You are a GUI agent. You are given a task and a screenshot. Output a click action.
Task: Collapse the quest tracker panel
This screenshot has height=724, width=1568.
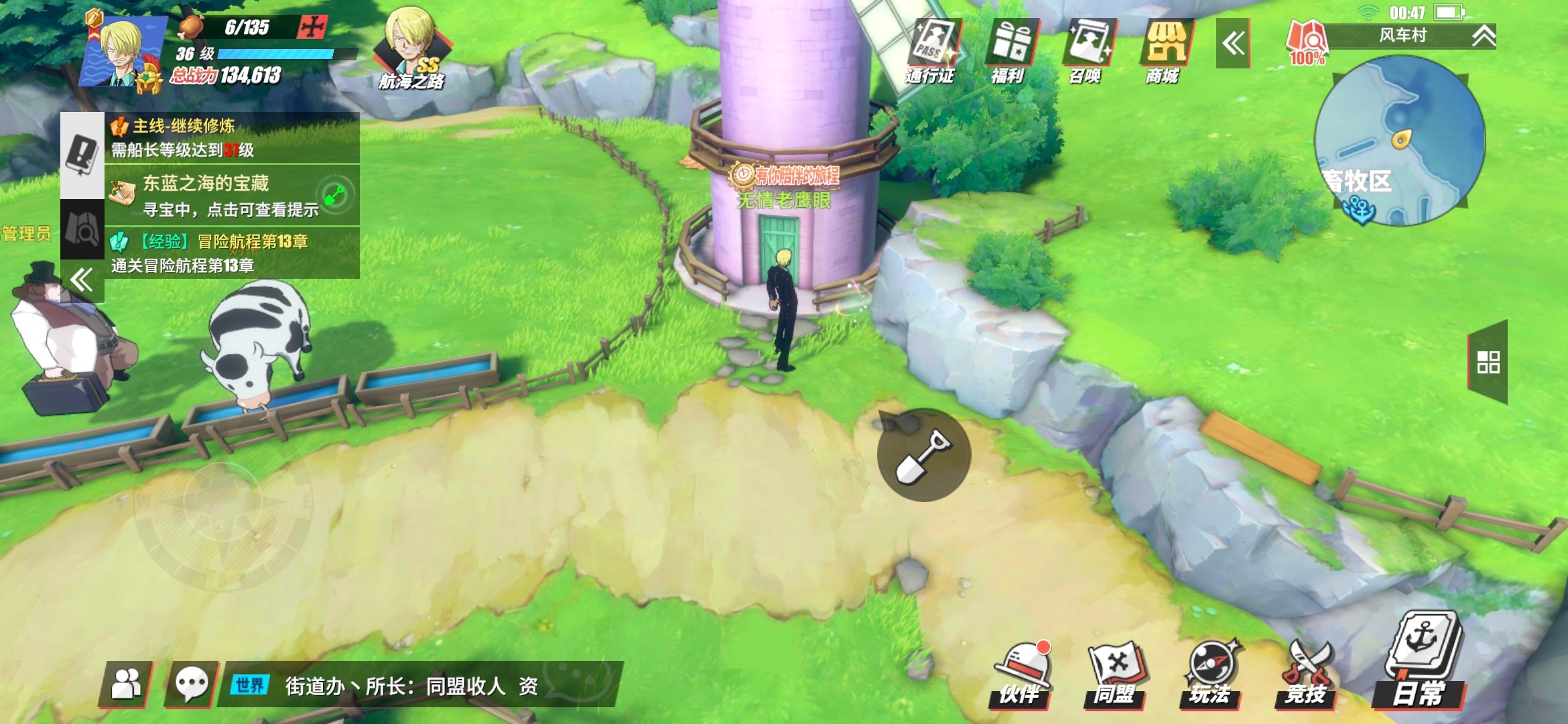(x=82, y=280)
